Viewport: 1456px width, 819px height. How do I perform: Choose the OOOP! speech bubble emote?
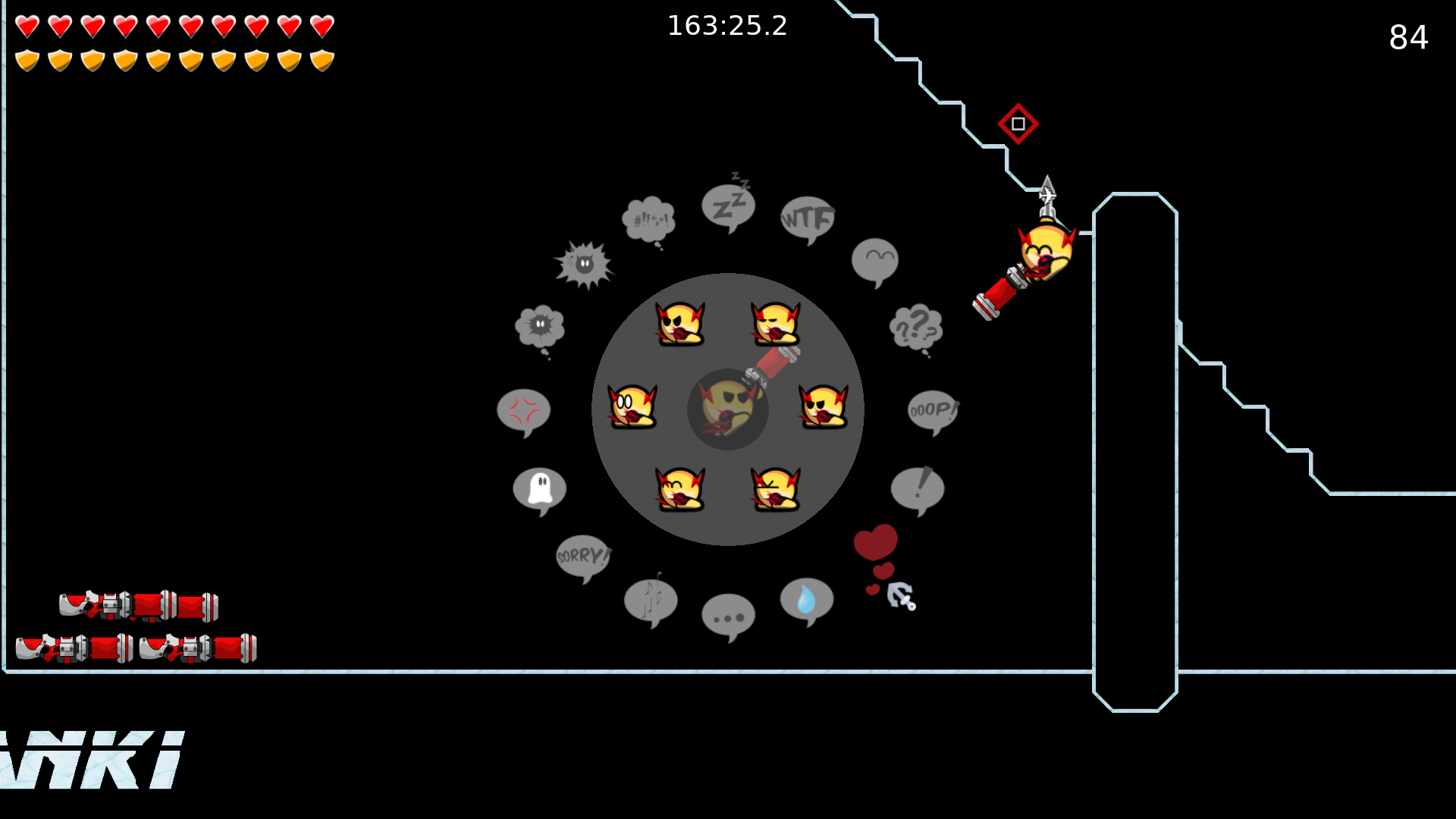click(x=933, y=410)
